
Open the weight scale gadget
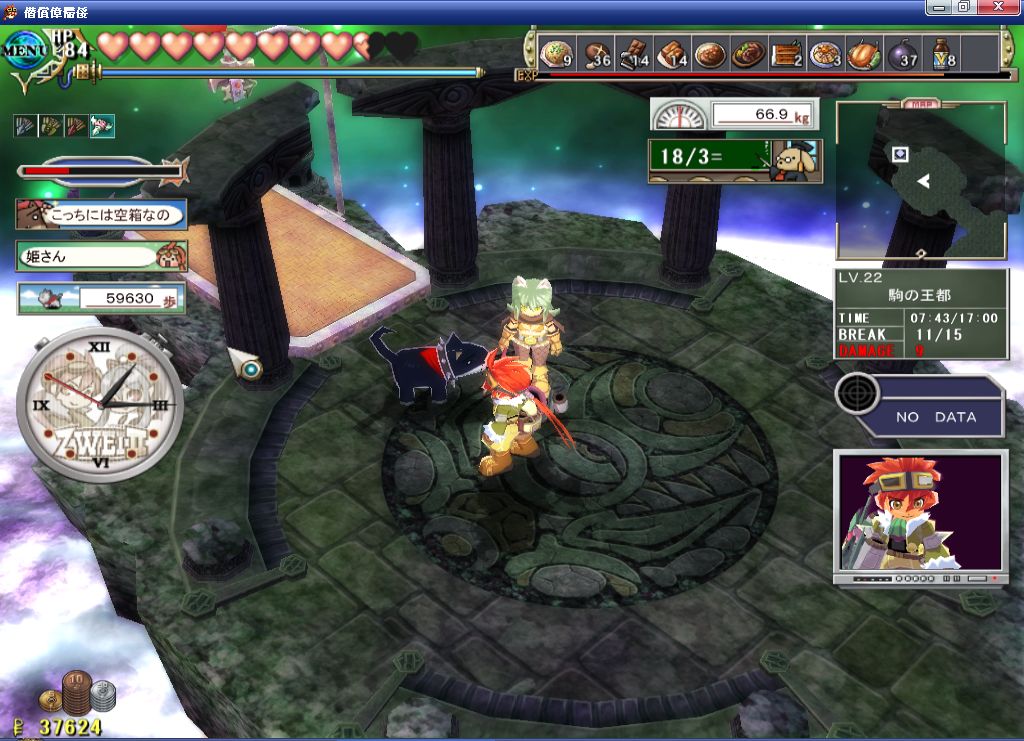(734, 114)
